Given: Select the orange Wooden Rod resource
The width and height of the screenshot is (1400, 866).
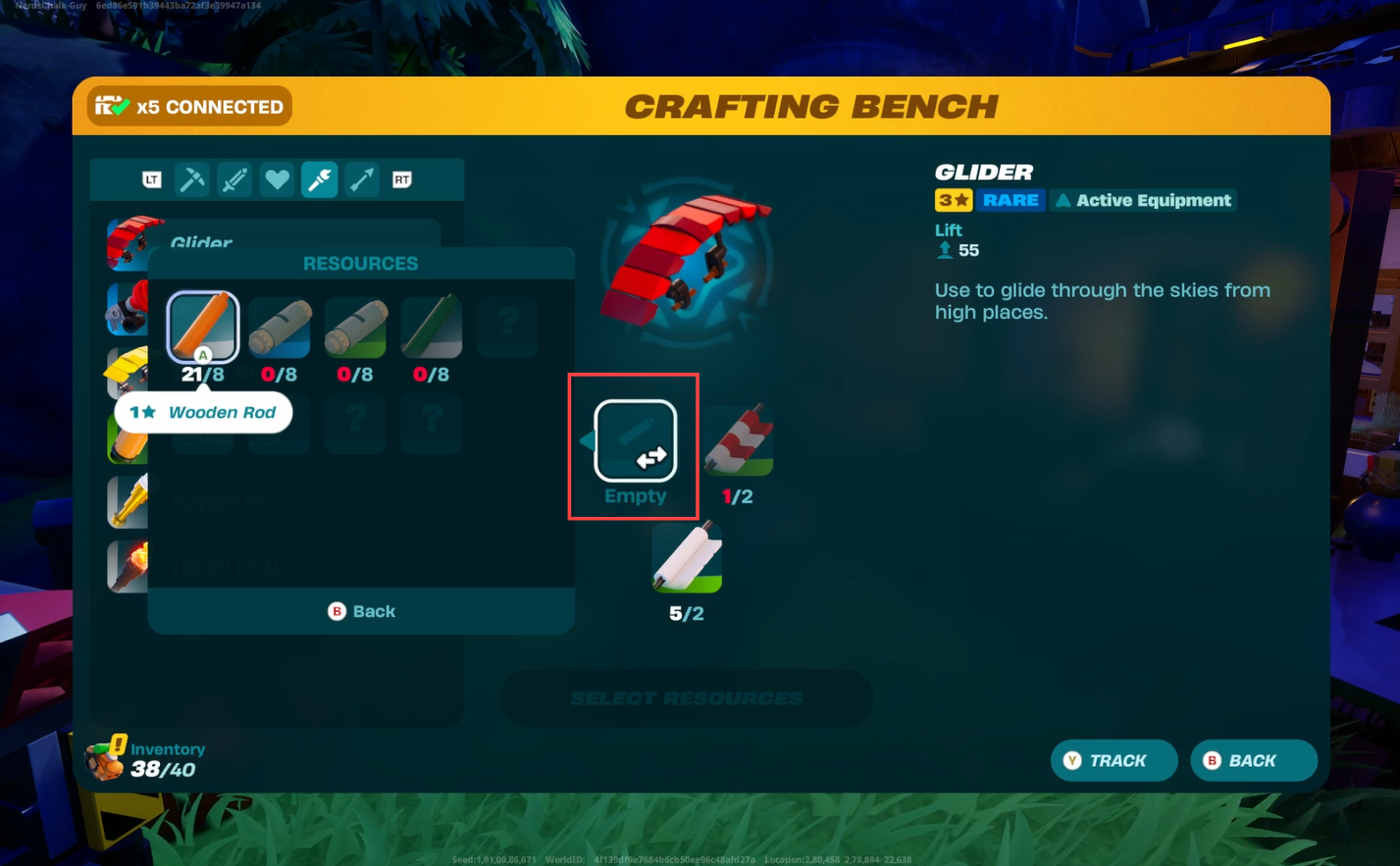Looking at the screenshot, I should coord(203,328).
